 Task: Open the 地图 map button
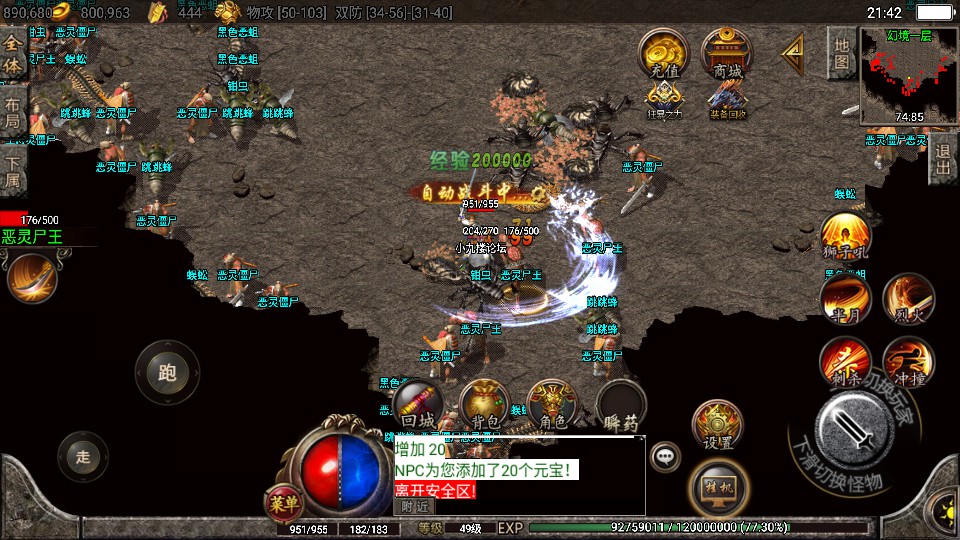(842, 52)
